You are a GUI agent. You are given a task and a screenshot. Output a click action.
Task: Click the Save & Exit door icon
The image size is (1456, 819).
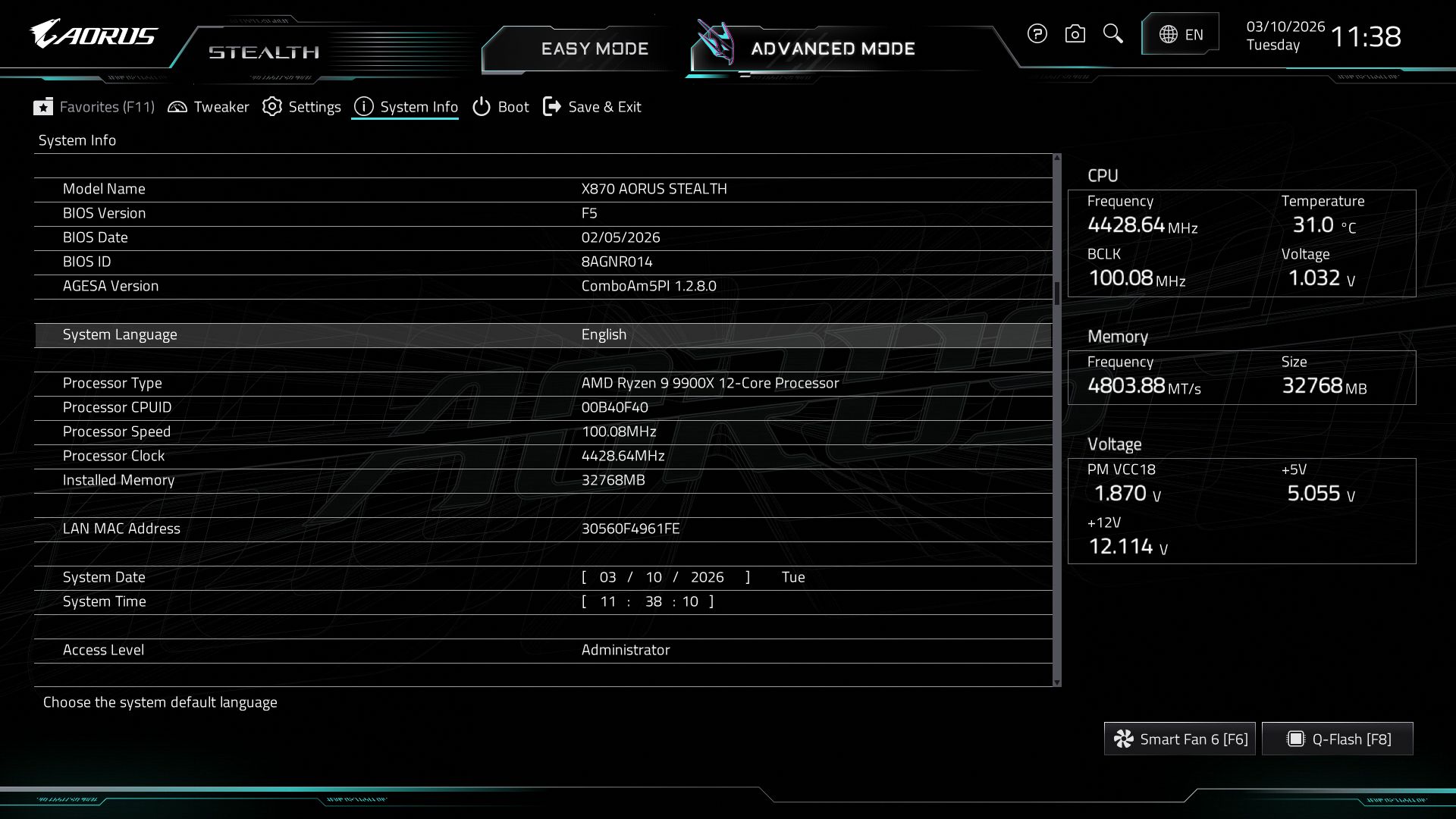click(551, 107)
